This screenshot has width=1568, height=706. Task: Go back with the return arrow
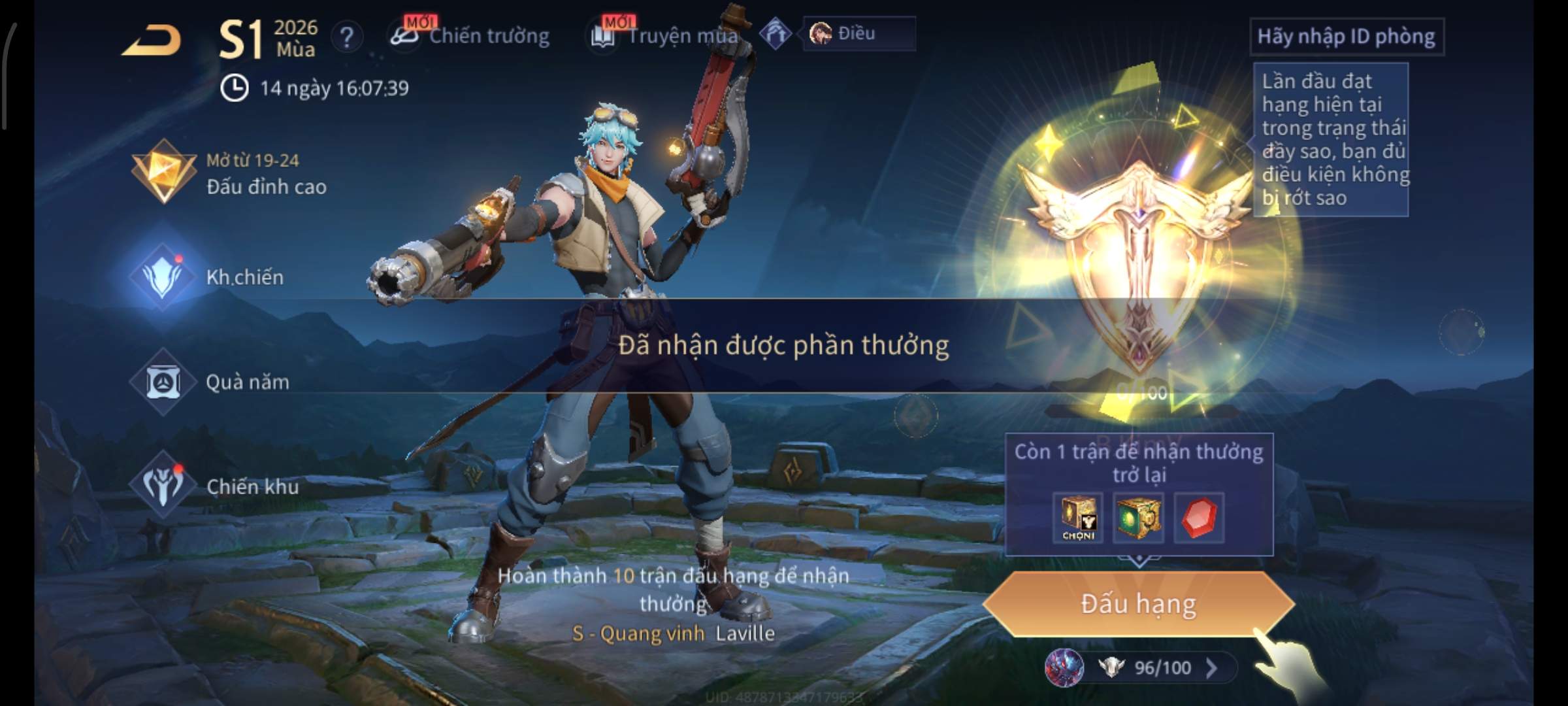152,41
